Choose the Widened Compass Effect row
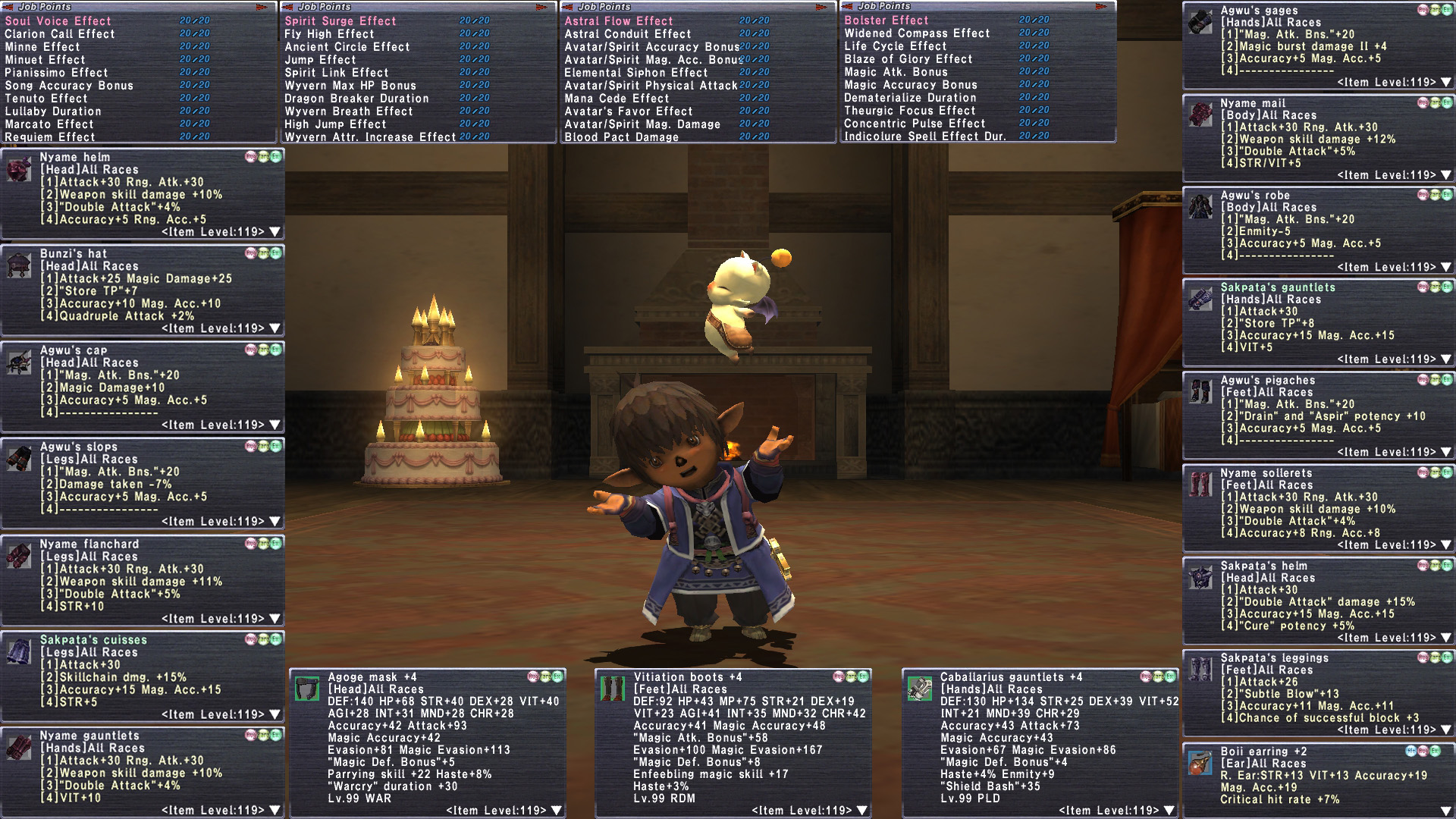Image resolution: width=1456 pixels, height=819 pixels. click(918, 33)
